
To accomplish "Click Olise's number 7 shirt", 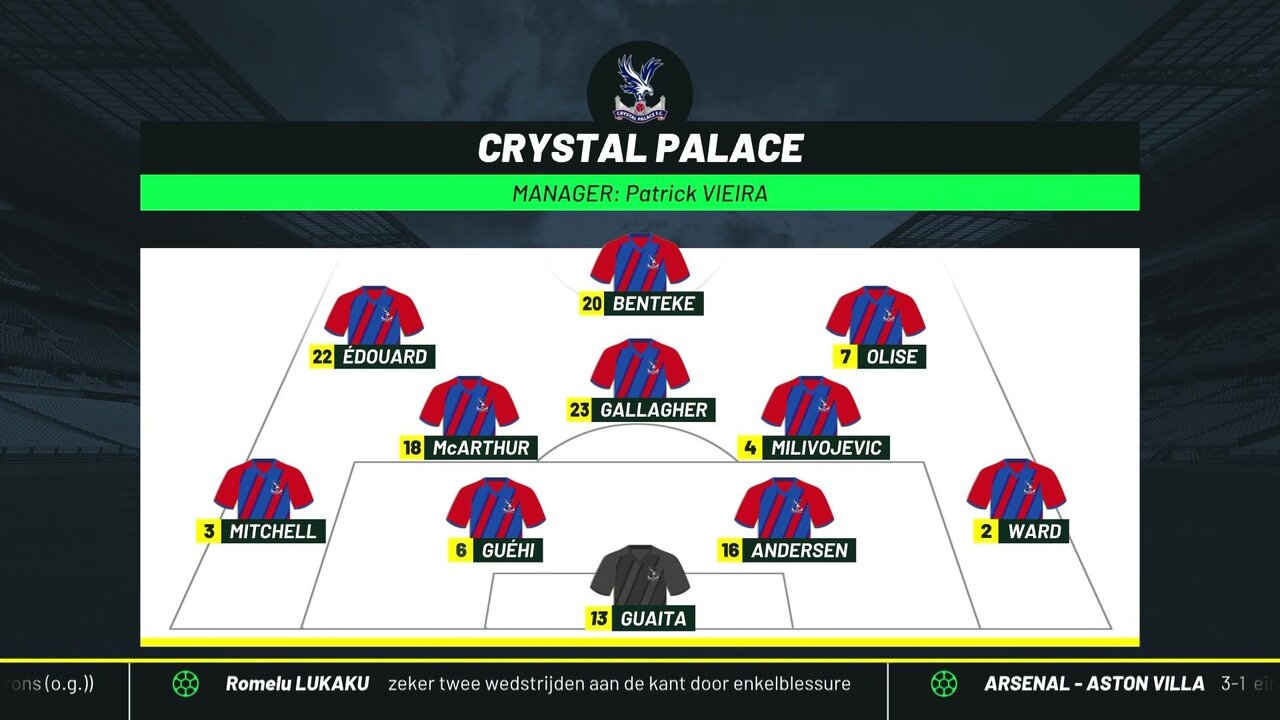I will pos(876,317).
